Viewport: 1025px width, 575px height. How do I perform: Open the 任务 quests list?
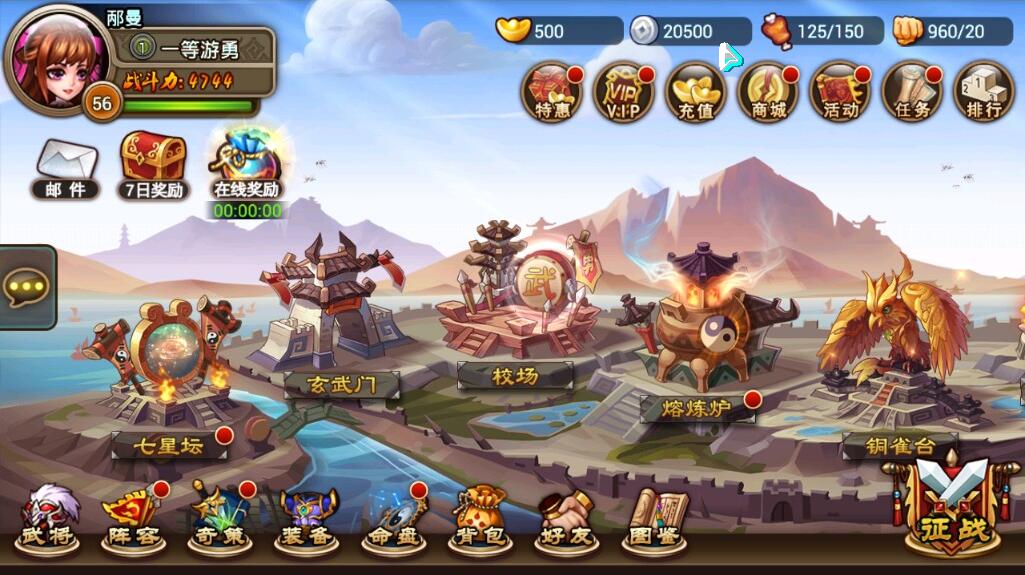tap(912, 92)
